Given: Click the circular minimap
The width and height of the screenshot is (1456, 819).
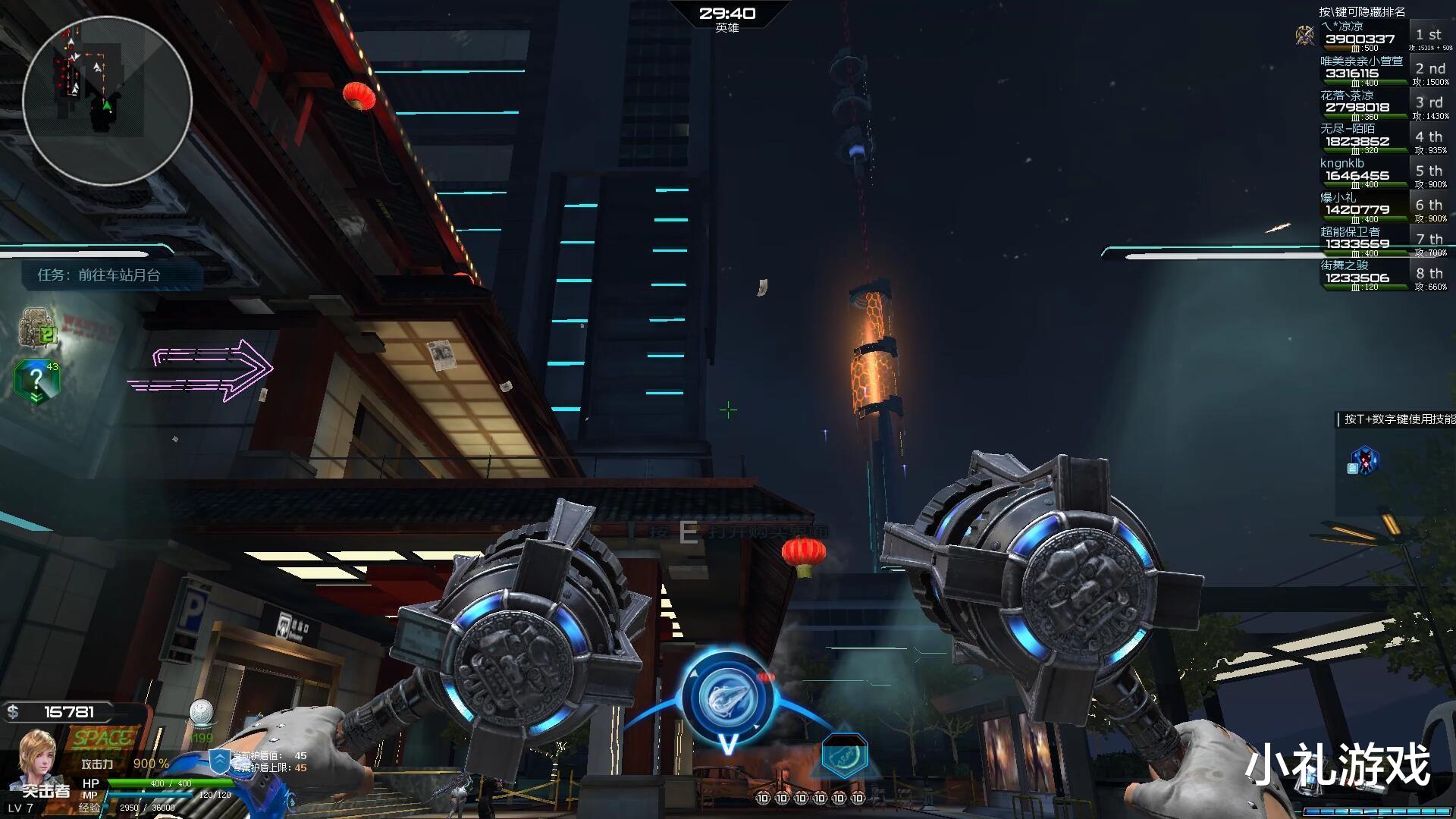Looking at the screenshot, I should [107, 101].
